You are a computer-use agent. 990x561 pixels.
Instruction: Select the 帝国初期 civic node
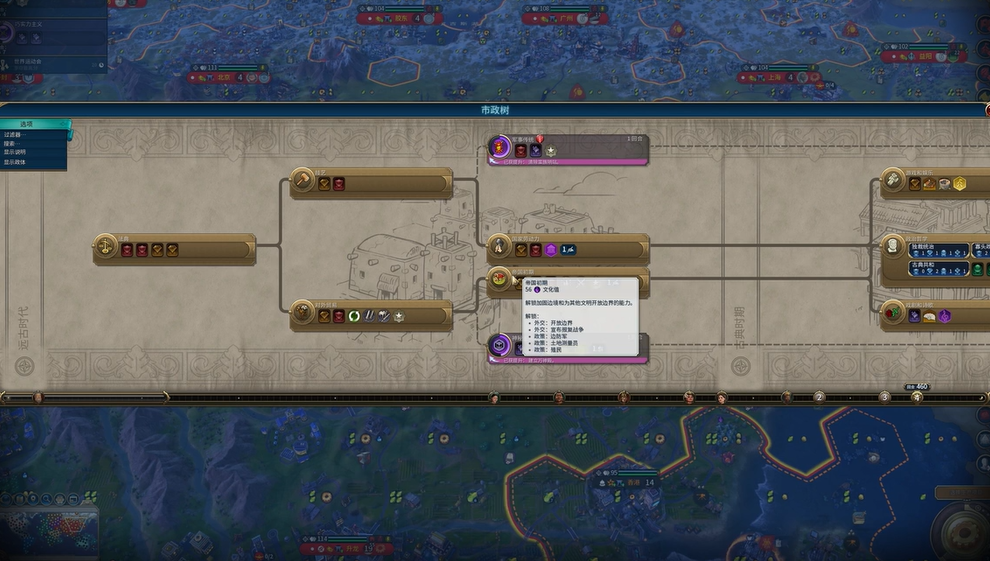click(500, 279)
